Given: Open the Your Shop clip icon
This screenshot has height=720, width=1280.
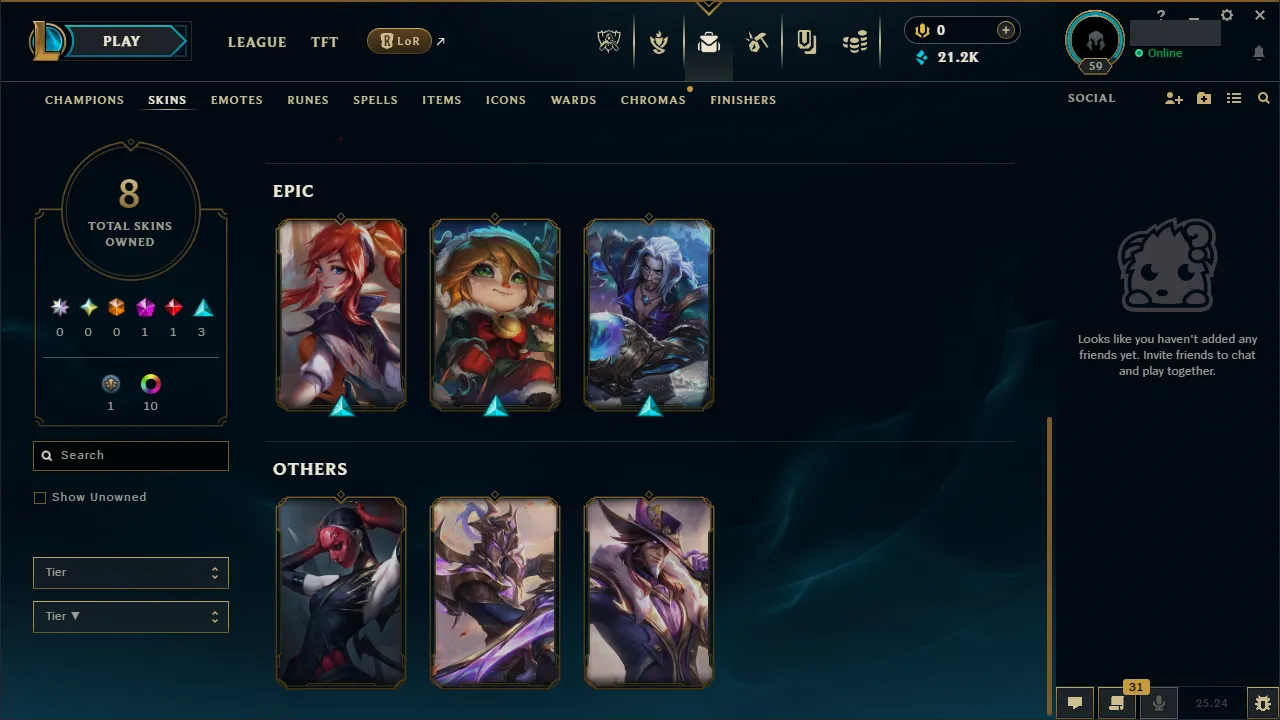Looking at the screenshot, I should click(806, 41).
